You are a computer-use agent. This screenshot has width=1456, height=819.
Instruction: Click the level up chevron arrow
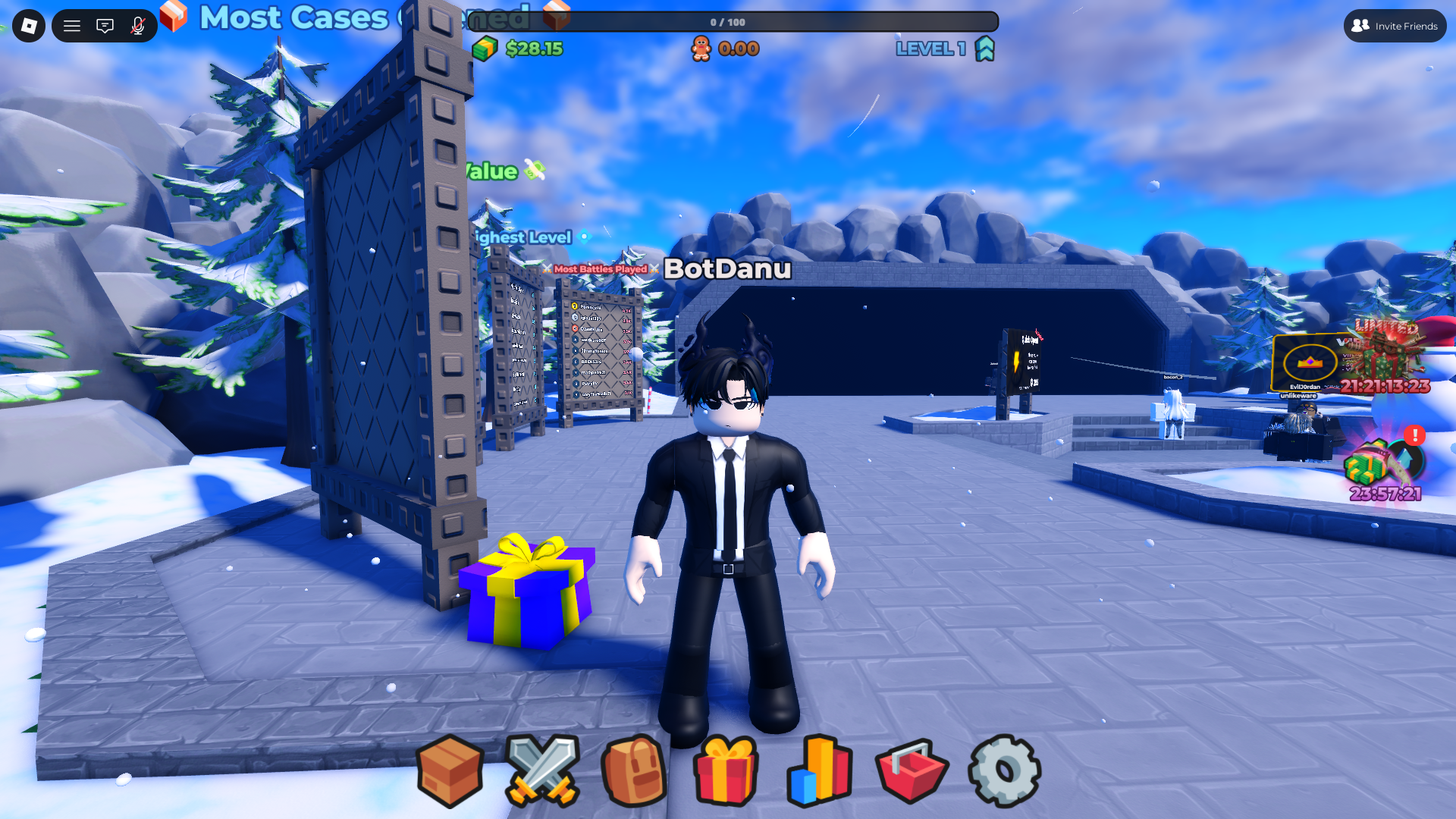[x=984, y=49]
